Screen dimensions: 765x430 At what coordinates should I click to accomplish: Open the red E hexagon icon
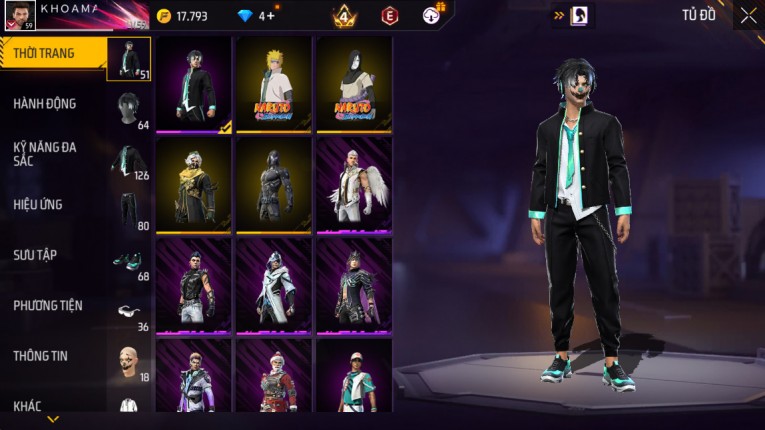390,16
